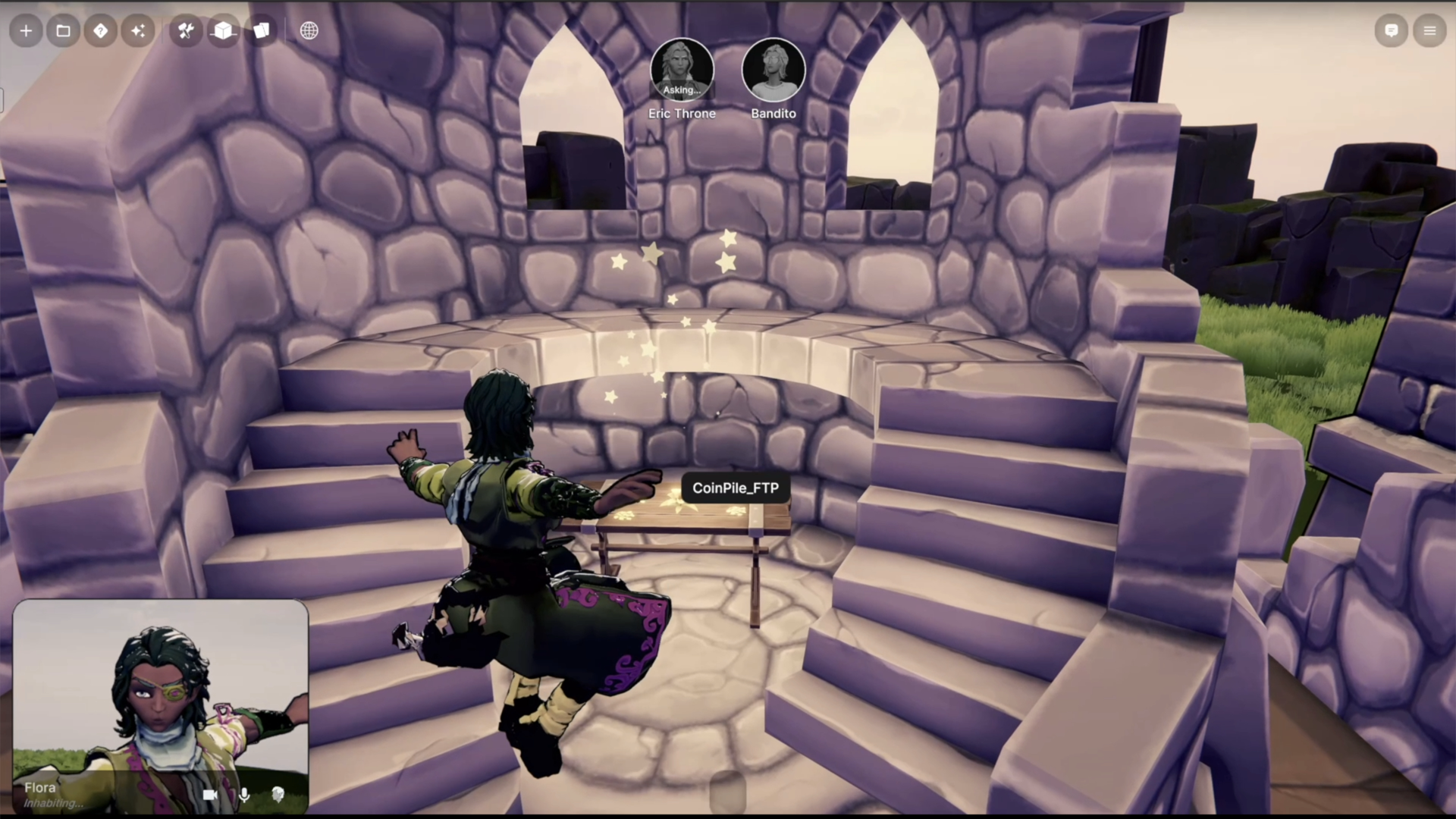The image size is (1456, 819).
Task: Click the globe world icon
Action: coord(309,31)
